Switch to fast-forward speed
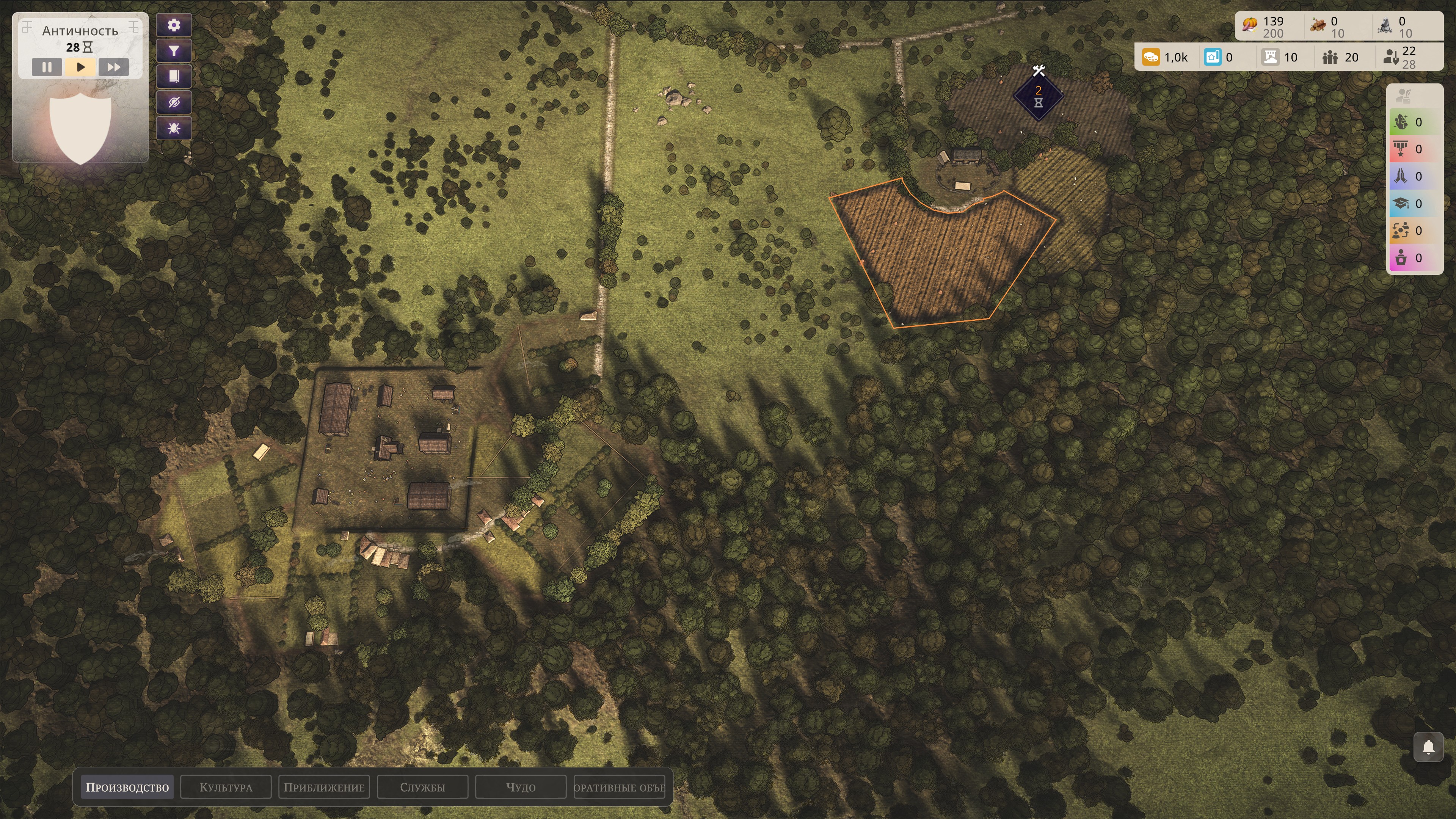Screen dimensions: 1456x819 coord(114,67)
